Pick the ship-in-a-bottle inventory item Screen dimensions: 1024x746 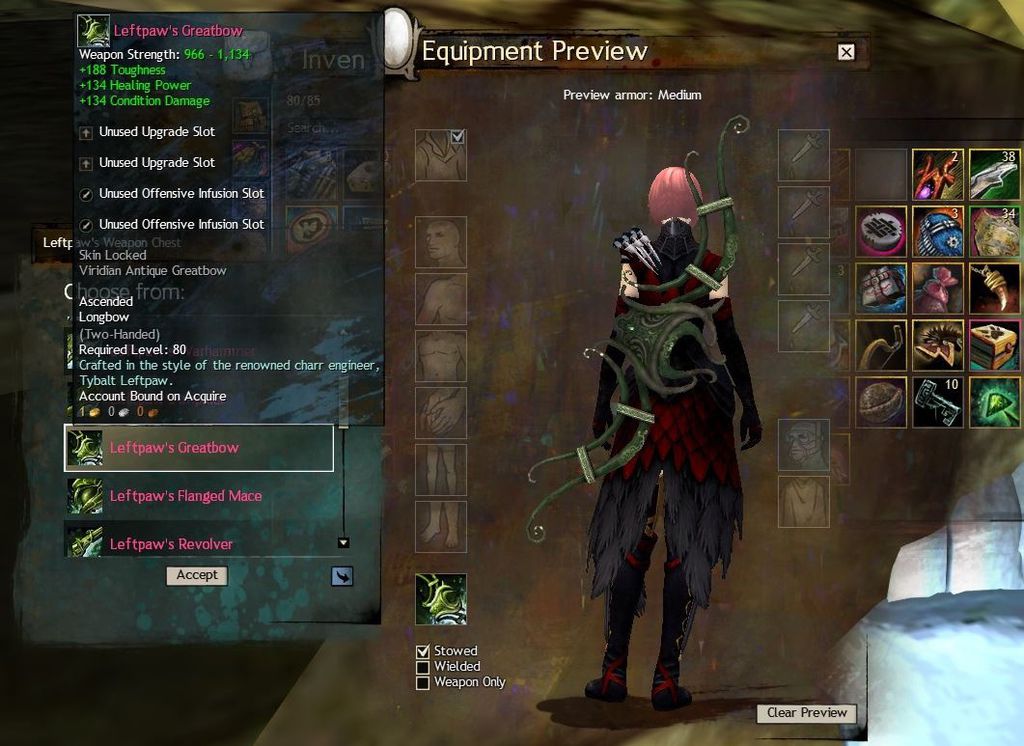point(938,231)
